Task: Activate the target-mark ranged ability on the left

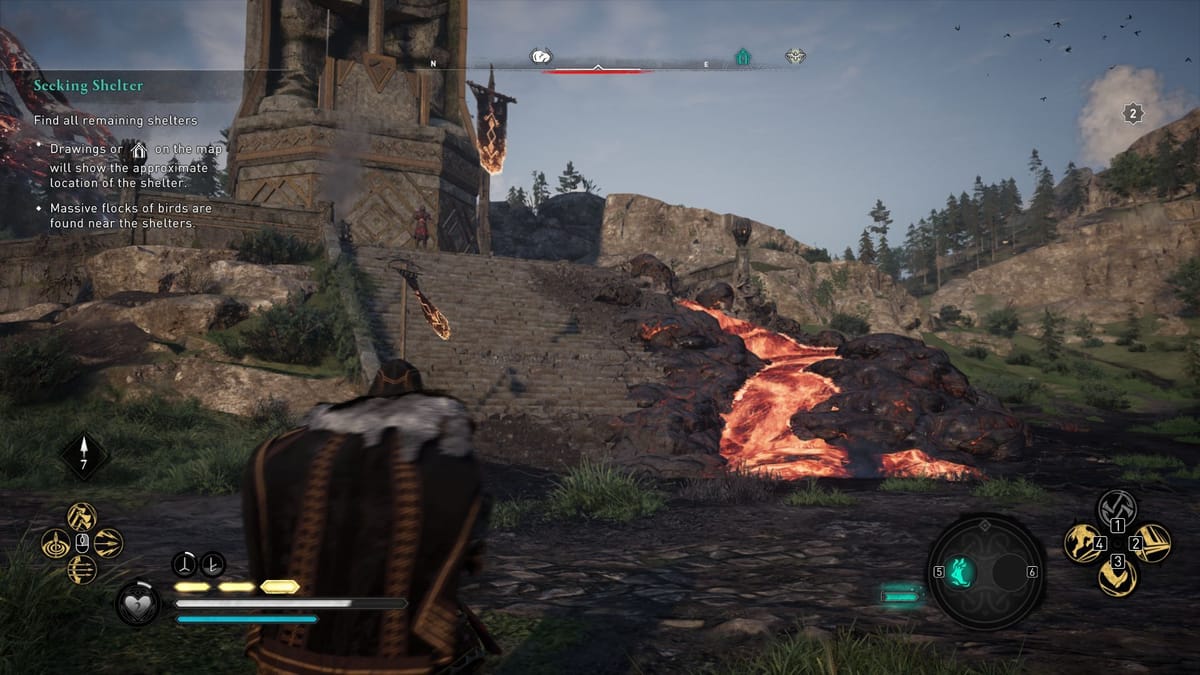Action: pyautogui.click(x=56, y=543)
